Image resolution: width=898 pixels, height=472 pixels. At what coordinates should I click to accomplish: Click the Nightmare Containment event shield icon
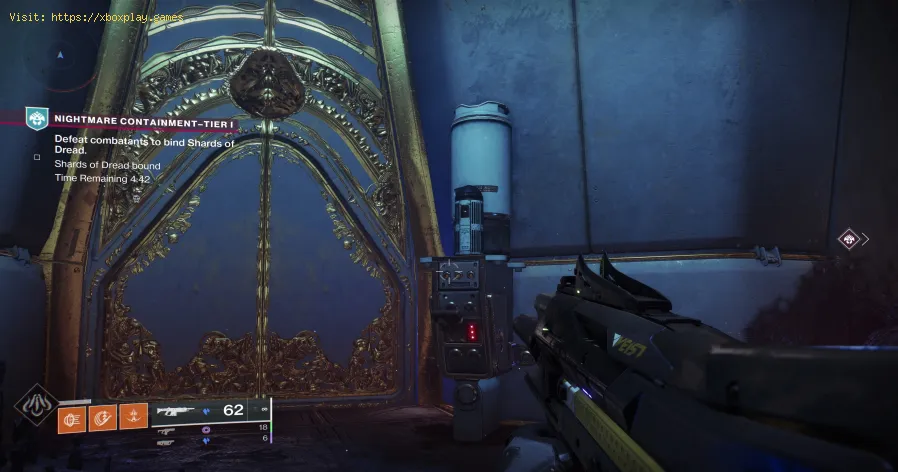(x=36, y=119)
